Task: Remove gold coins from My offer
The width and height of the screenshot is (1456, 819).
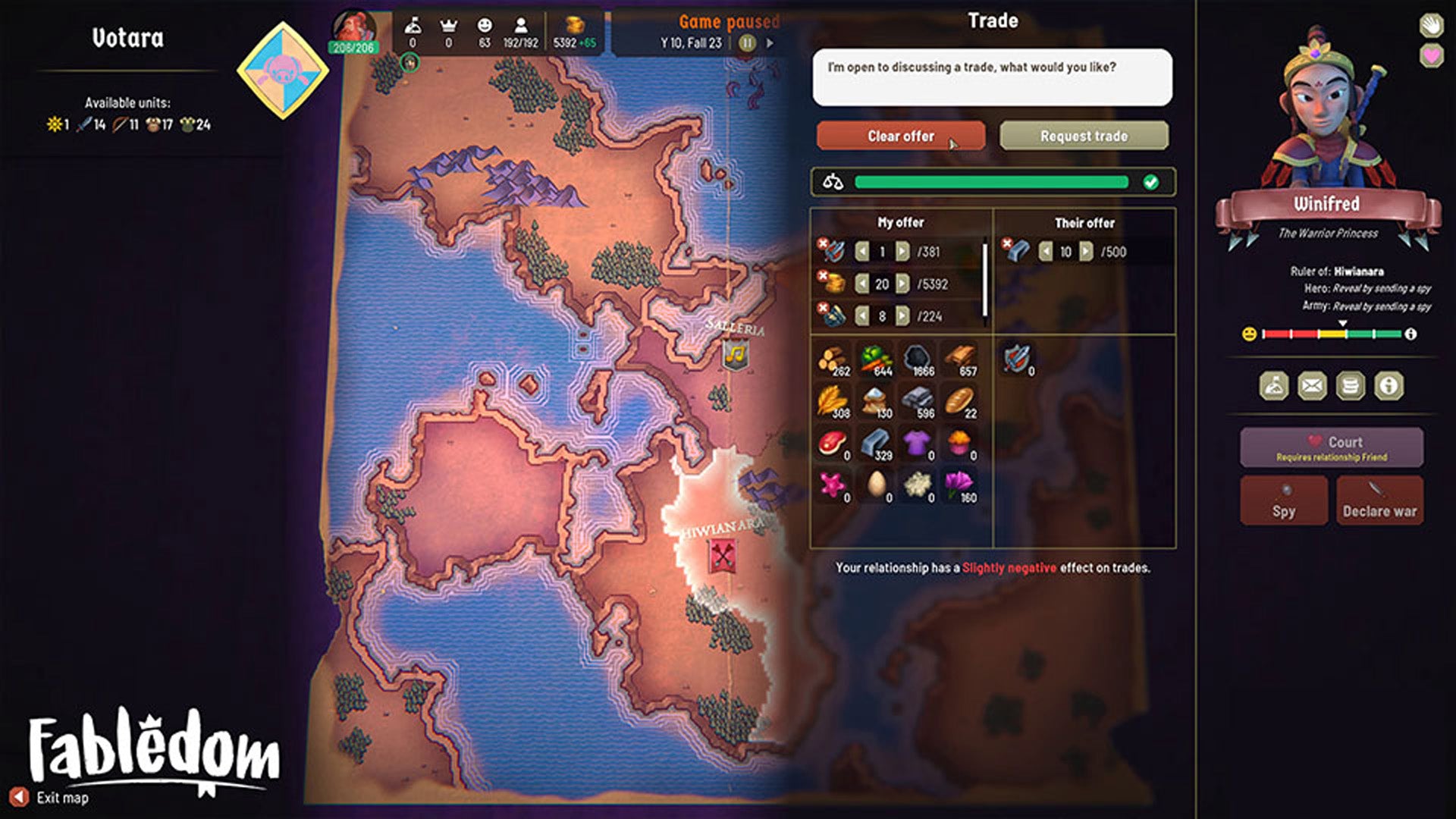Action: click(x=822, y=276)
